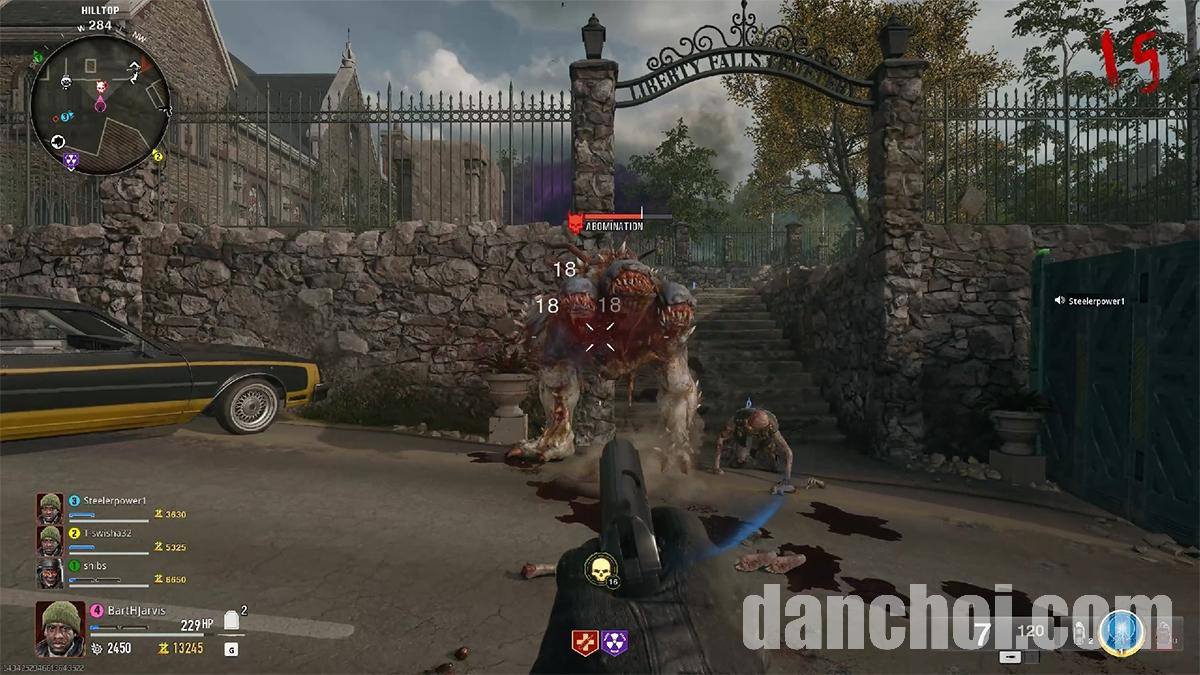1200x675 pixels.
Task: Click the red Abomination boss icon
Action: [x=575, y=222]
